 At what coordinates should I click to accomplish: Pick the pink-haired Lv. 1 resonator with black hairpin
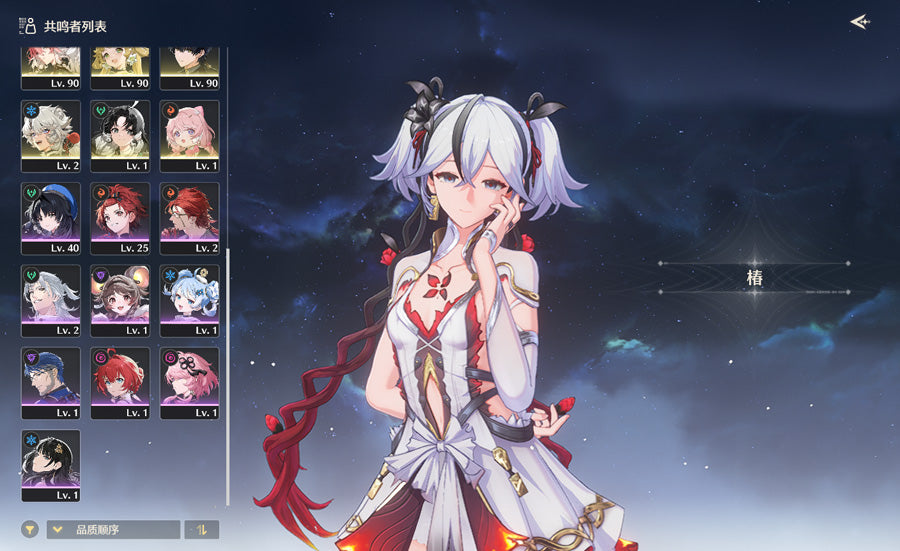190,383
